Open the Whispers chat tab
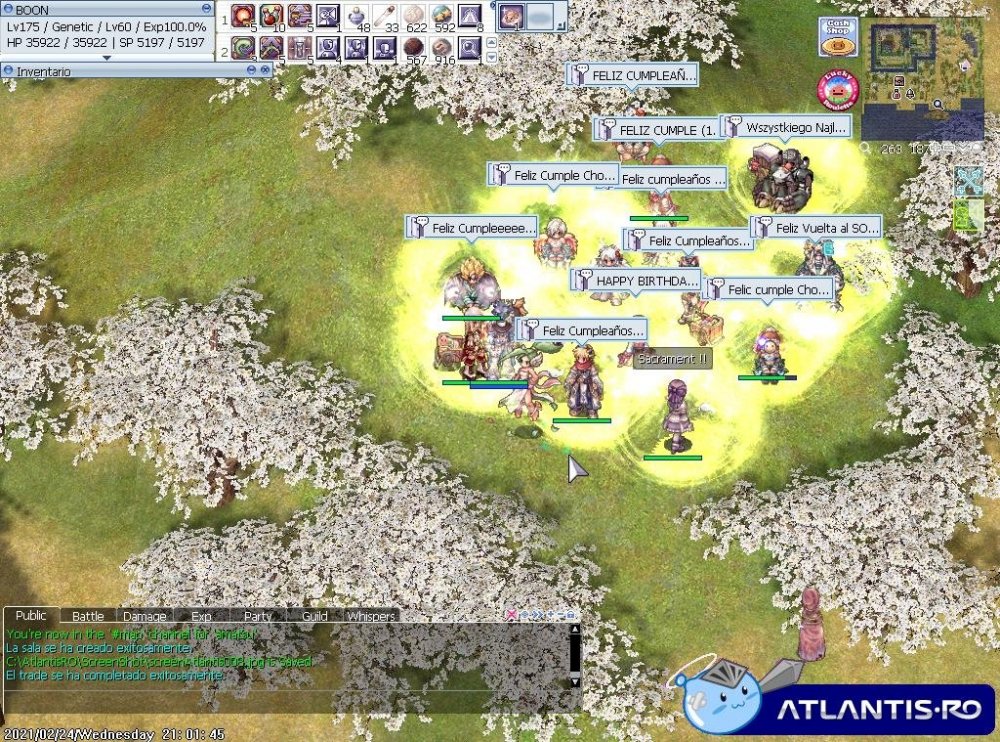Image resolution: width=1000 pixels, height=742 pixels. click(x=371, y=616)
